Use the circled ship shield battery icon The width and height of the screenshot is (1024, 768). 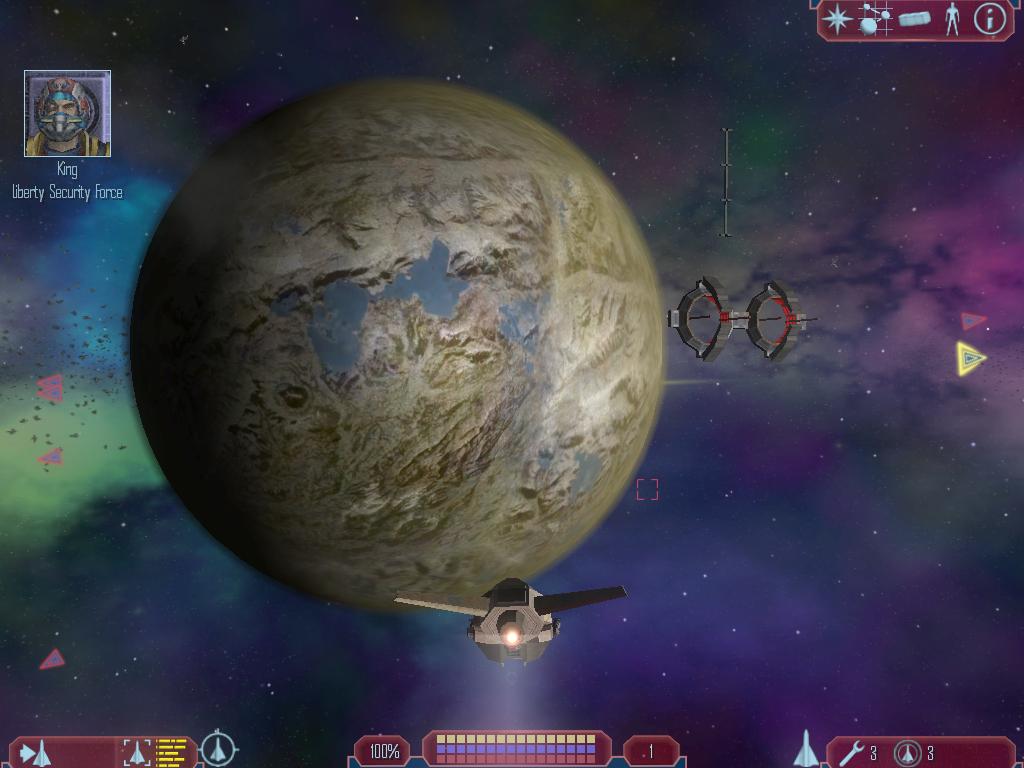[907, 752]
